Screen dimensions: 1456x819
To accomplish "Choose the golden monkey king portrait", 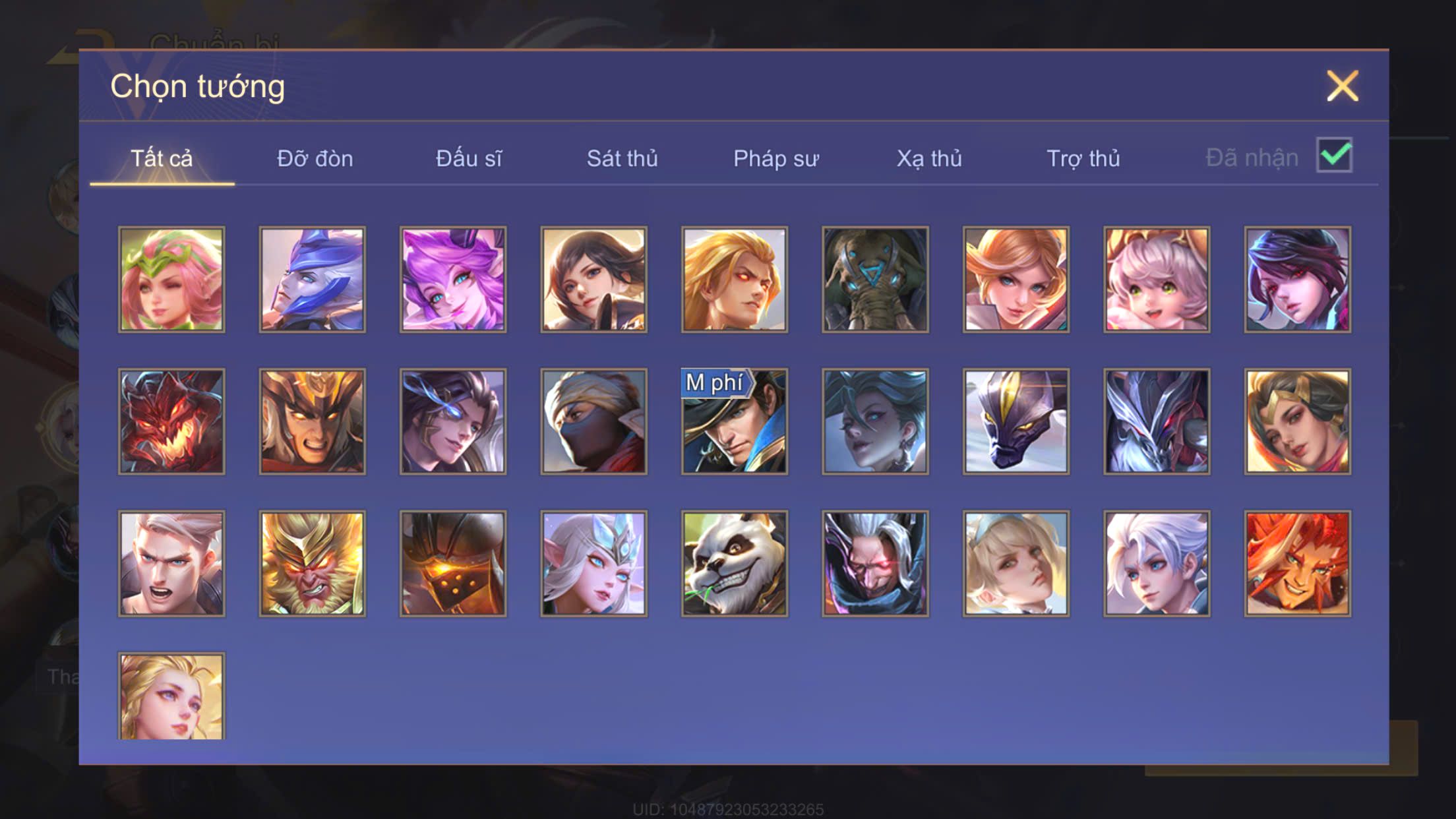I will [x=312, y=564].
